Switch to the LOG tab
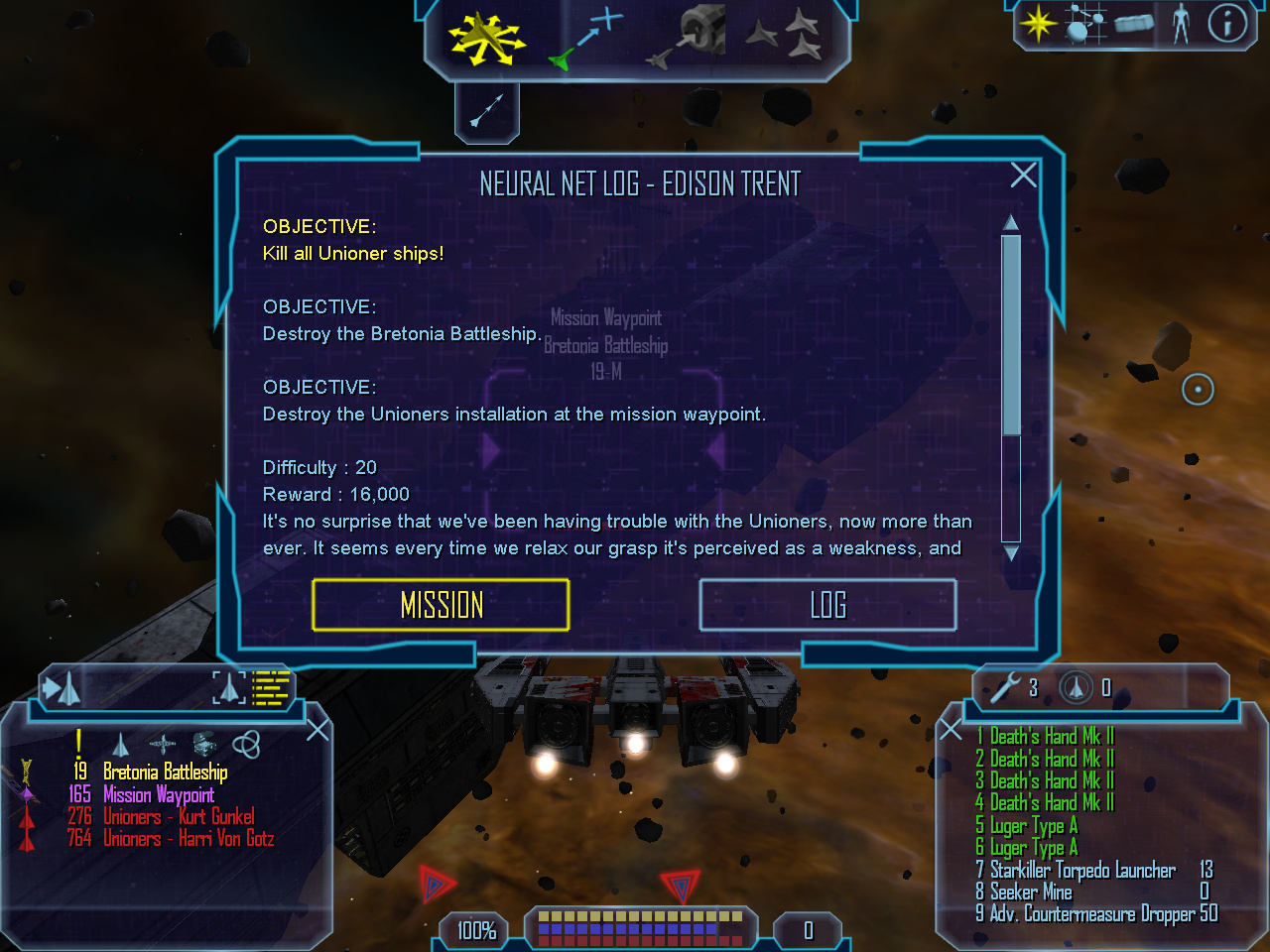The height and width of the screenshot is (952, 1270). (827, 605)
